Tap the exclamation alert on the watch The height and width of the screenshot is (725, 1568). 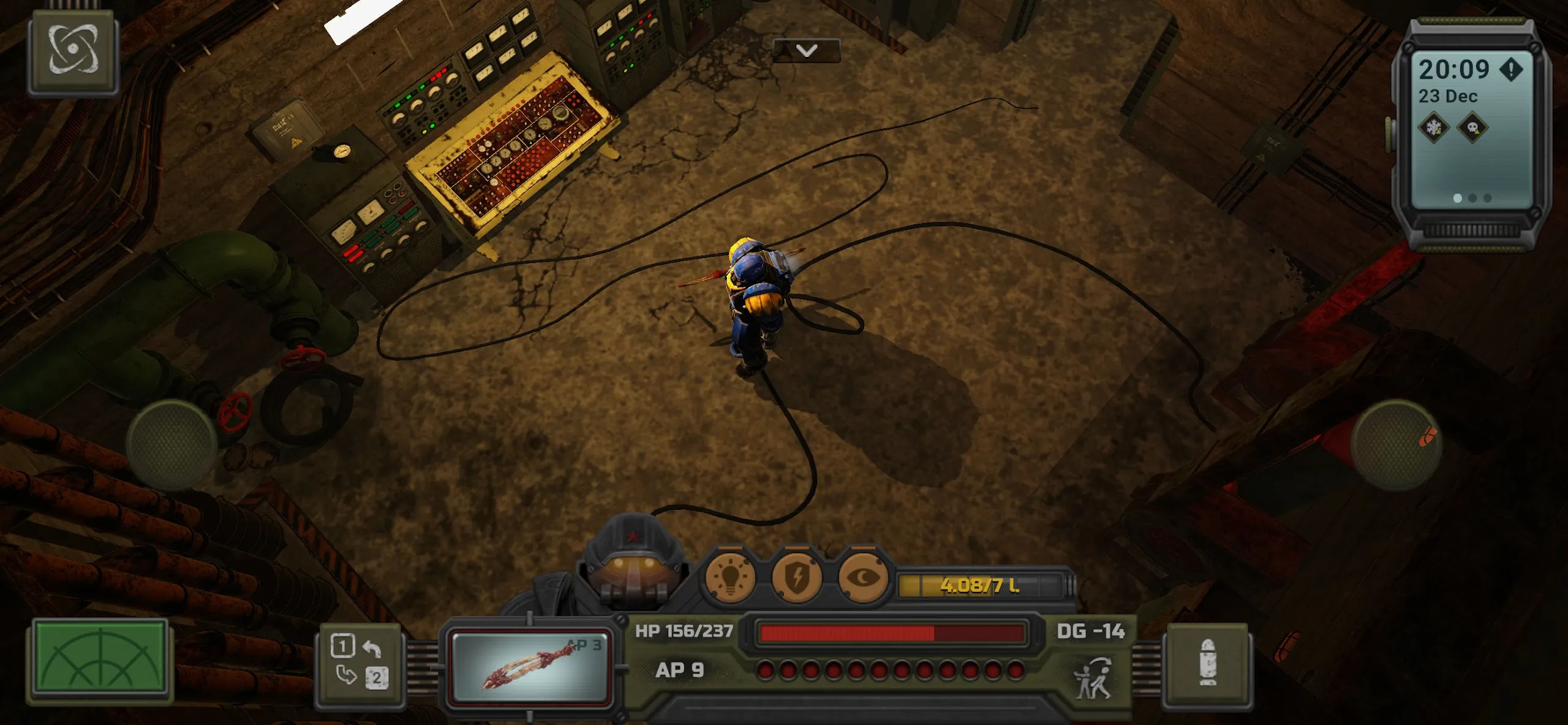1512,69
